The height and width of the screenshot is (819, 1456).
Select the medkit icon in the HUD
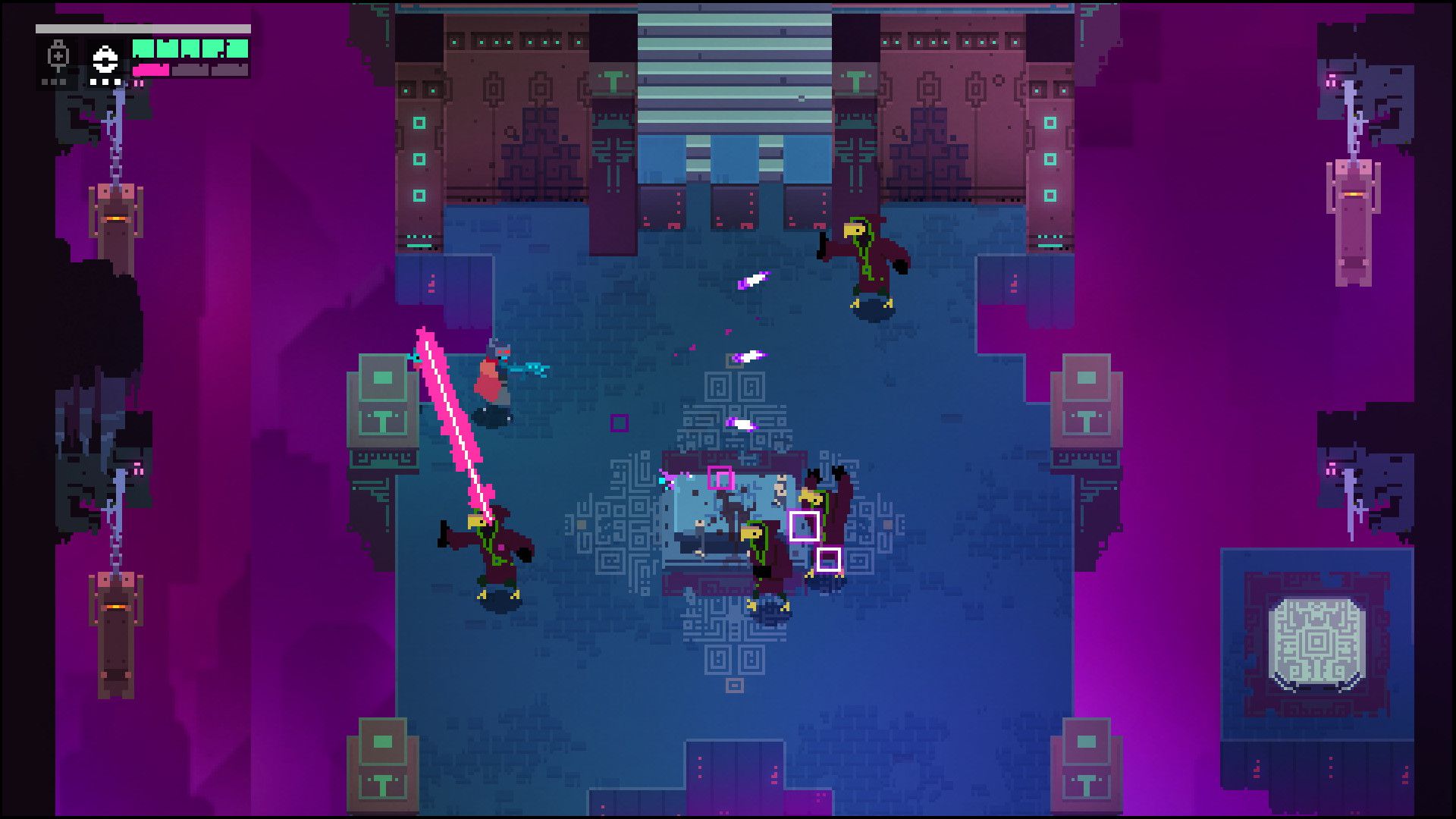tap(57, 53)
